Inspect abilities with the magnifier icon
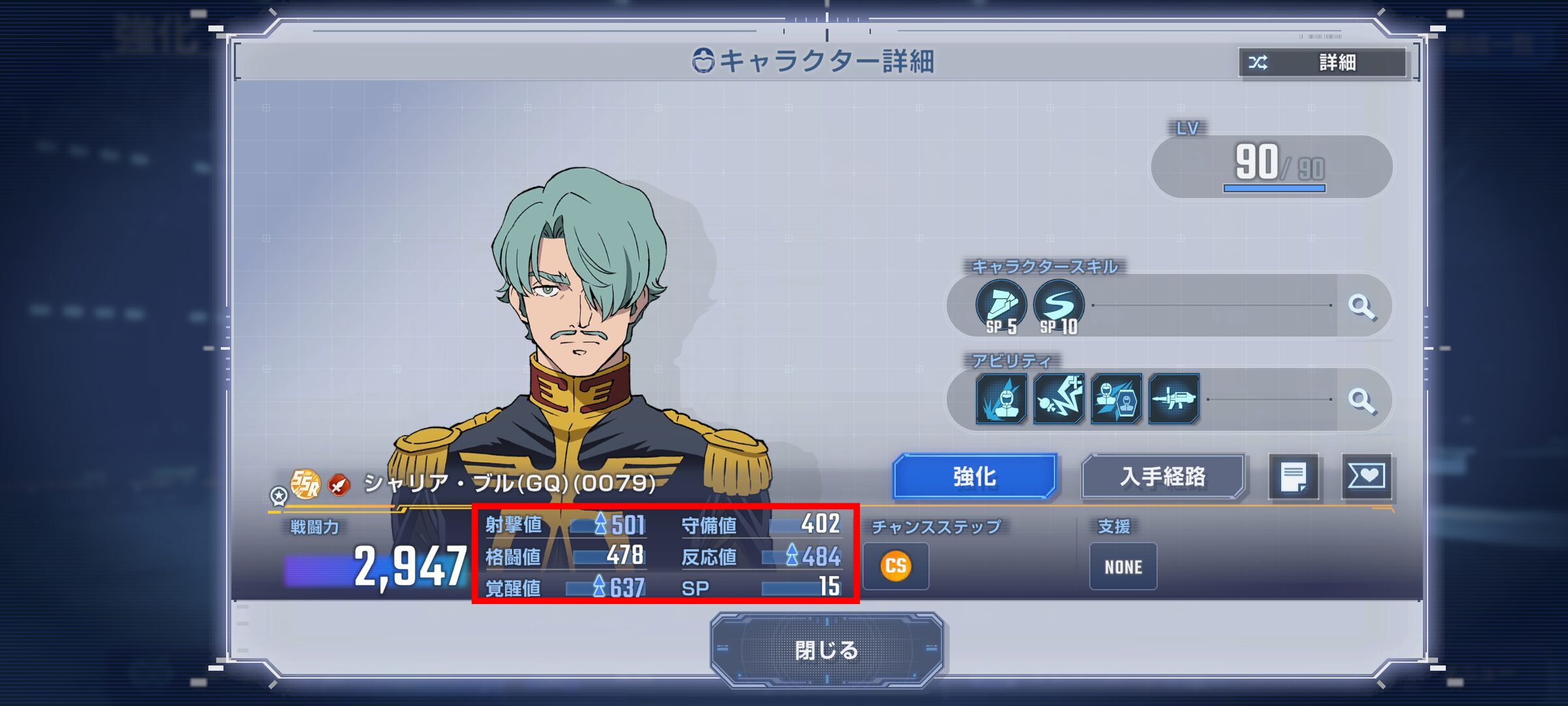The height and width of the screenshot is (706, 1568). 1362,400
